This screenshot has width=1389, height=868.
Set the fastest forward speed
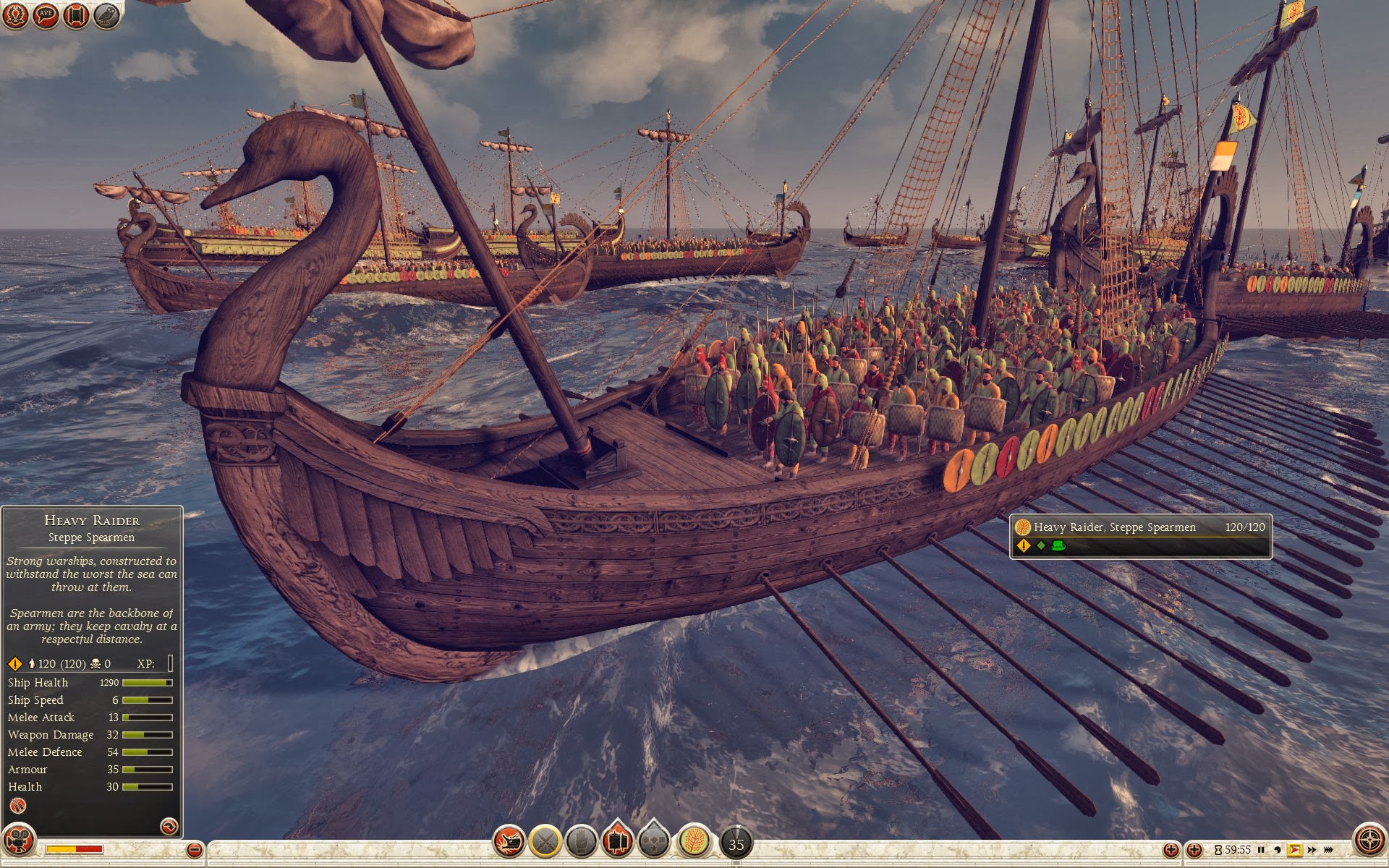click(1328, 850)
